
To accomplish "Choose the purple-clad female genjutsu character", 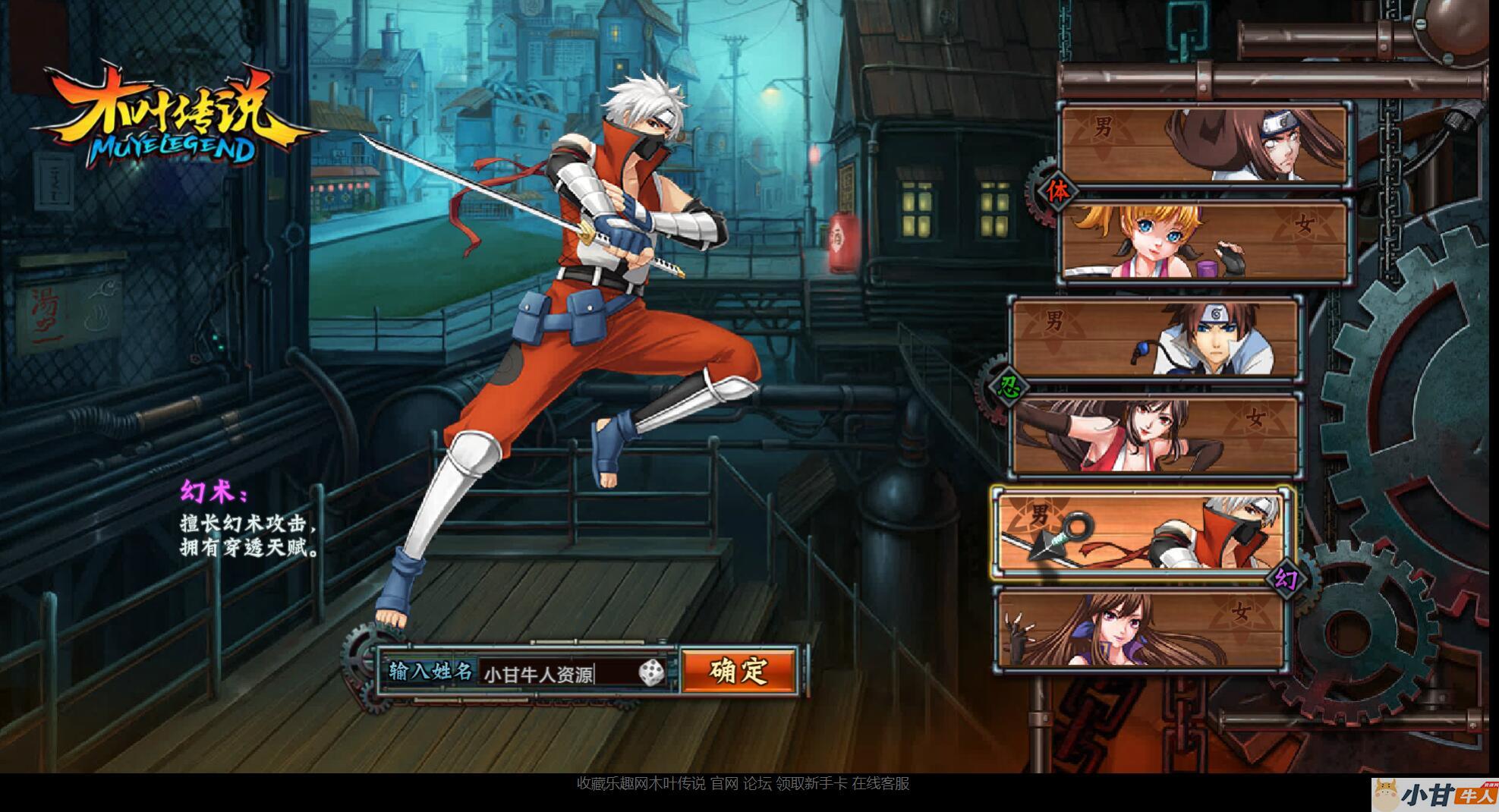I will [x=1141, y=629].
